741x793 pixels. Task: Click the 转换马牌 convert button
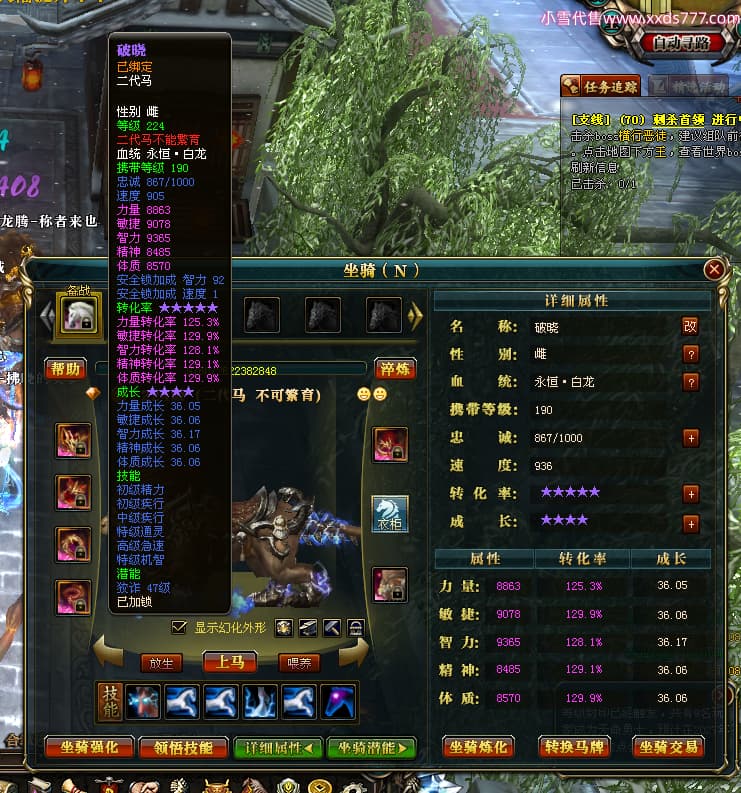pyautogui.click(x=578, y=747)
